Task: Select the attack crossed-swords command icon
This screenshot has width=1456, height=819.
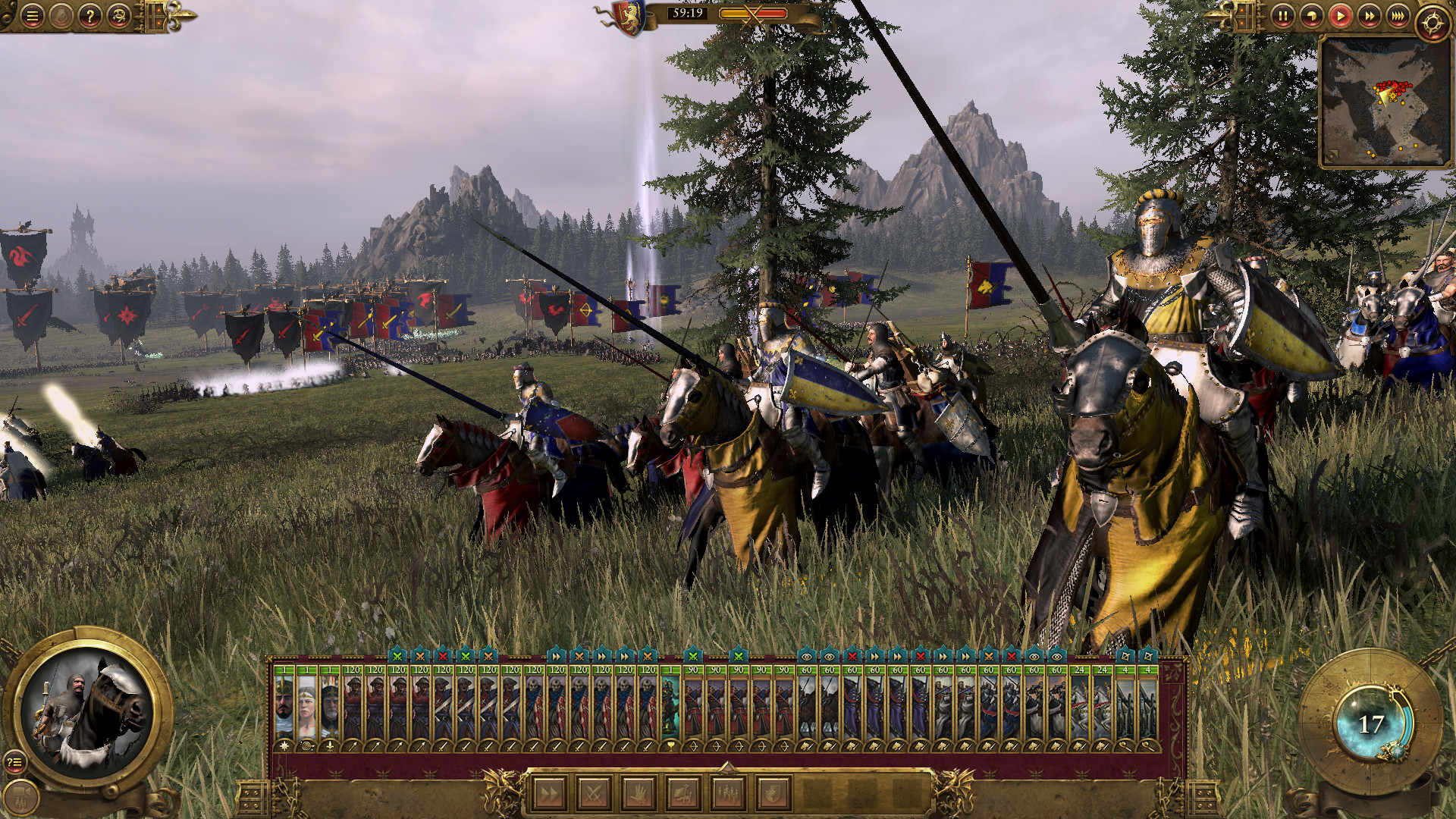Action: coord(593,792)
